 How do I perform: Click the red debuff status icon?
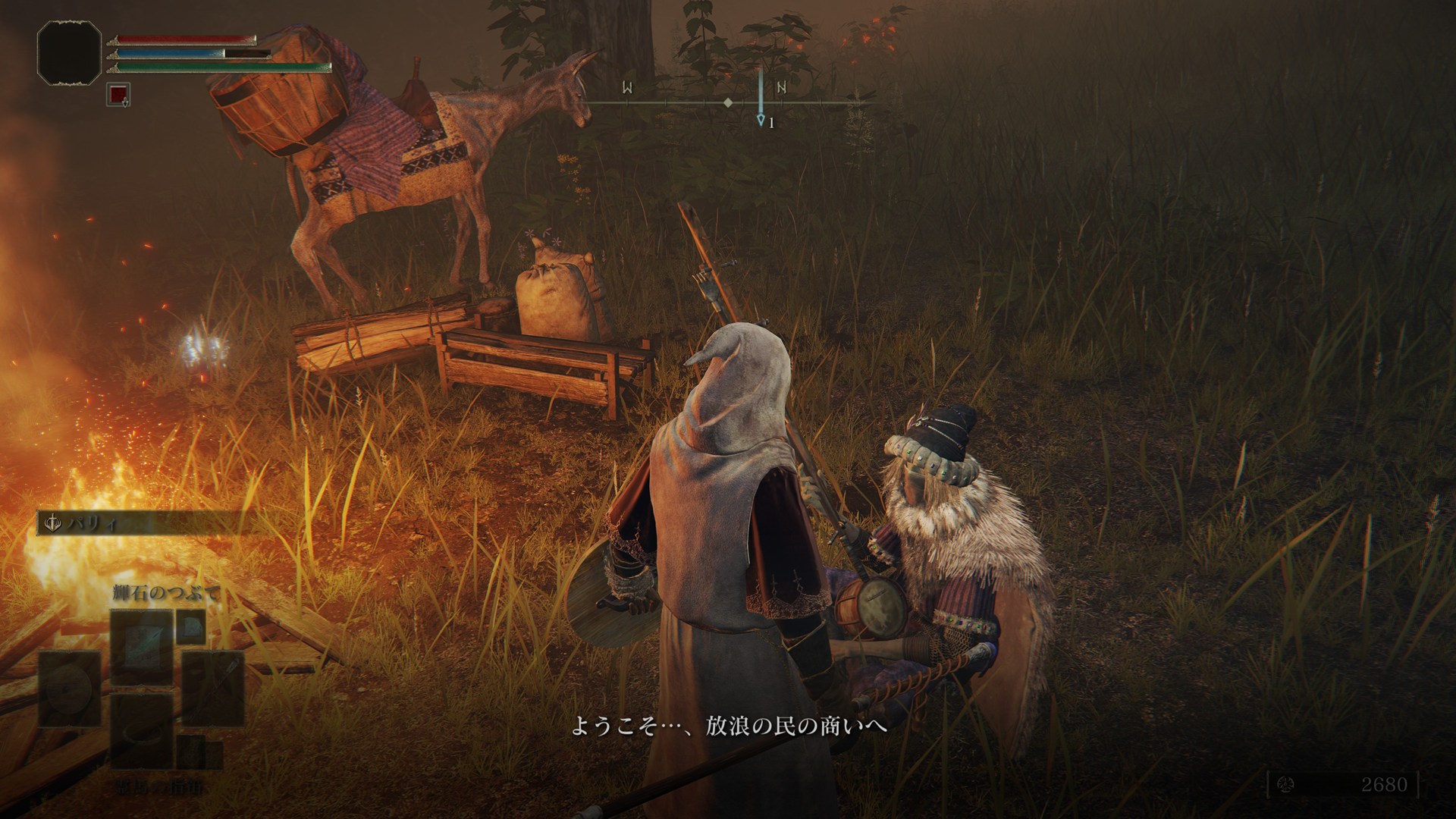(x=118, y=95)
